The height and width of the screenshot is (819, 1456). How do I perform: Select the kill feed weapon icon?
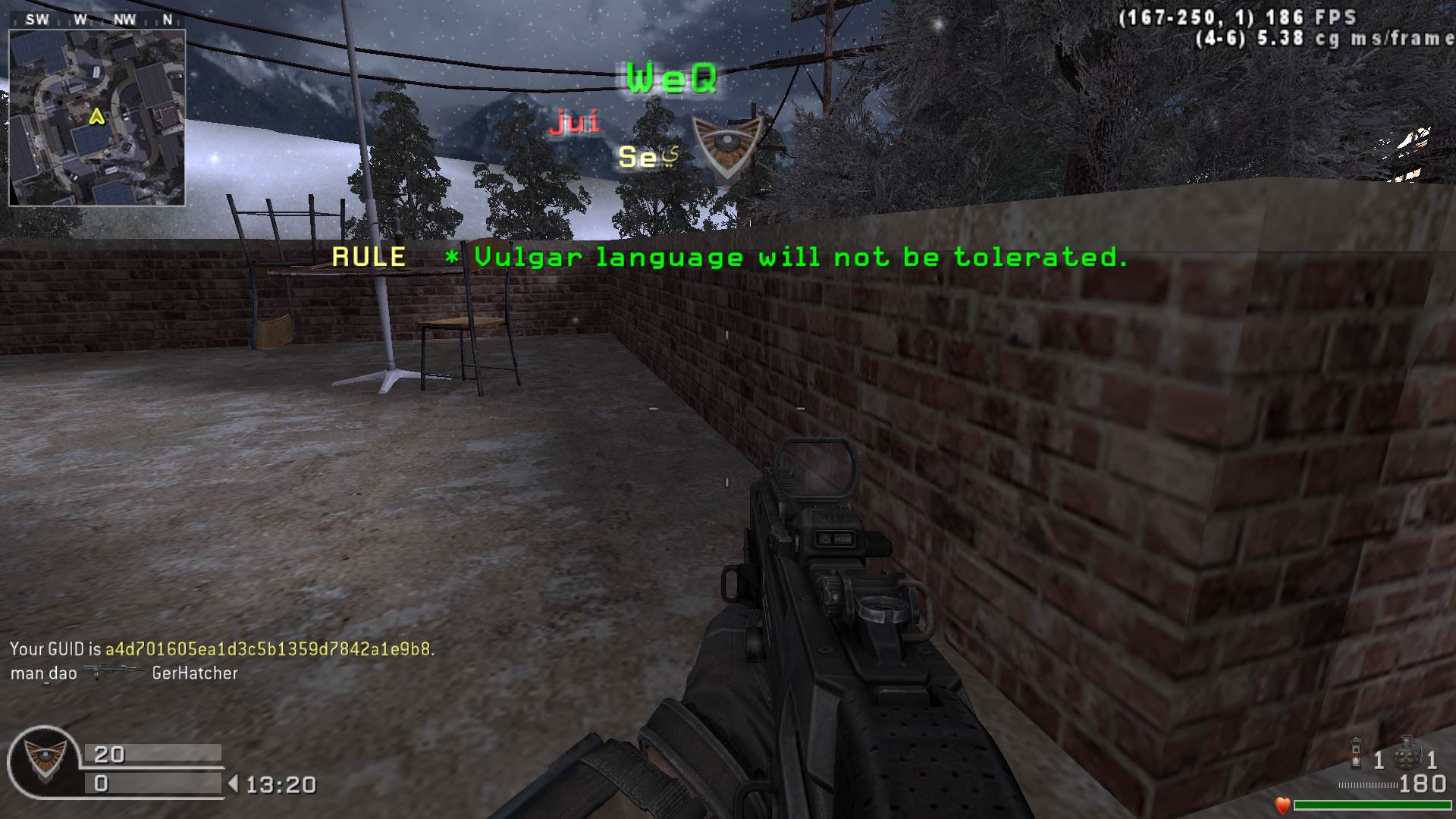pyautogui.click(x=114, y=672)
